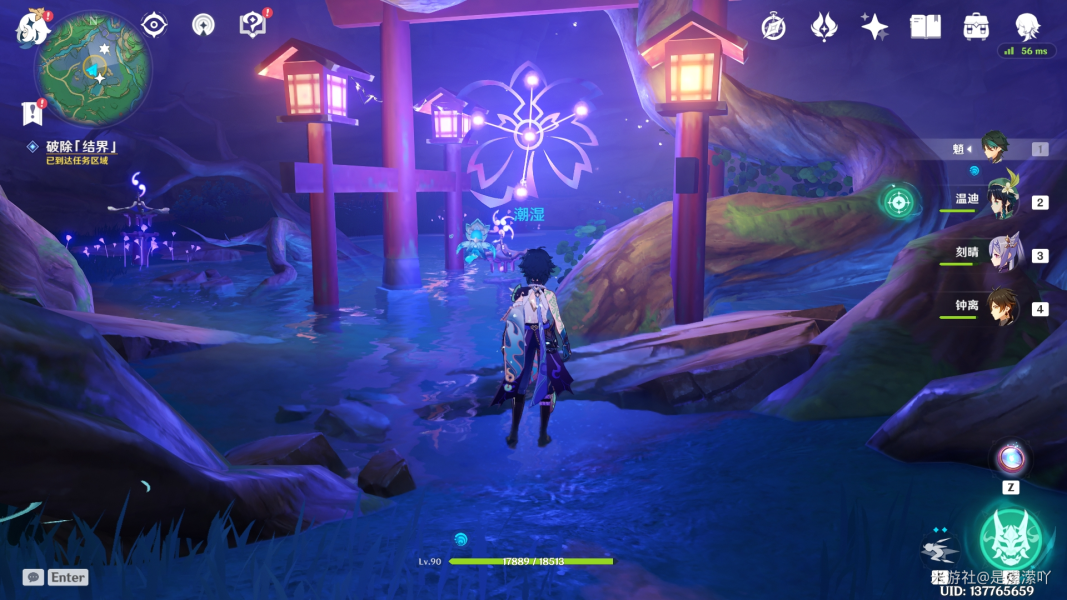Viewport: 1067px width, 600px height.
Task: Switch to party member 钟离
Action: (x=1003, y=307)
